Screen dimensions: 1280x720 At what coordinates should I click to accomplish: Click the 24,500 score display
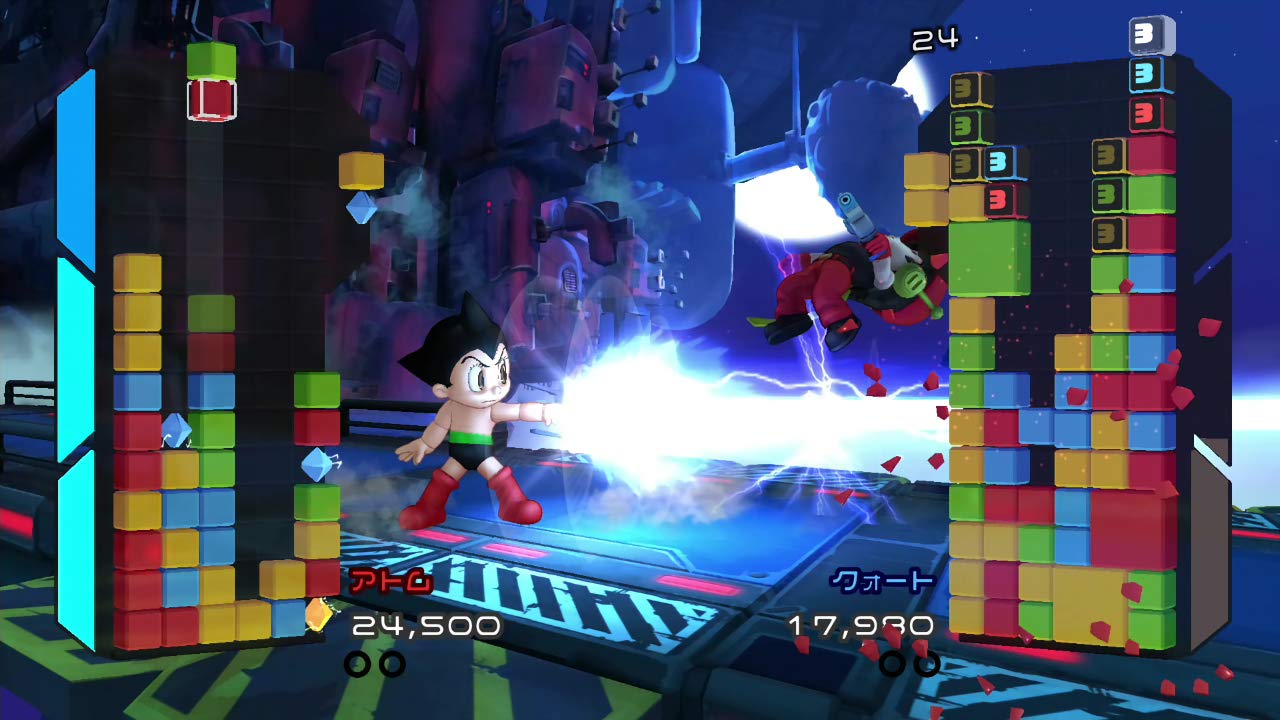point(425,624)
